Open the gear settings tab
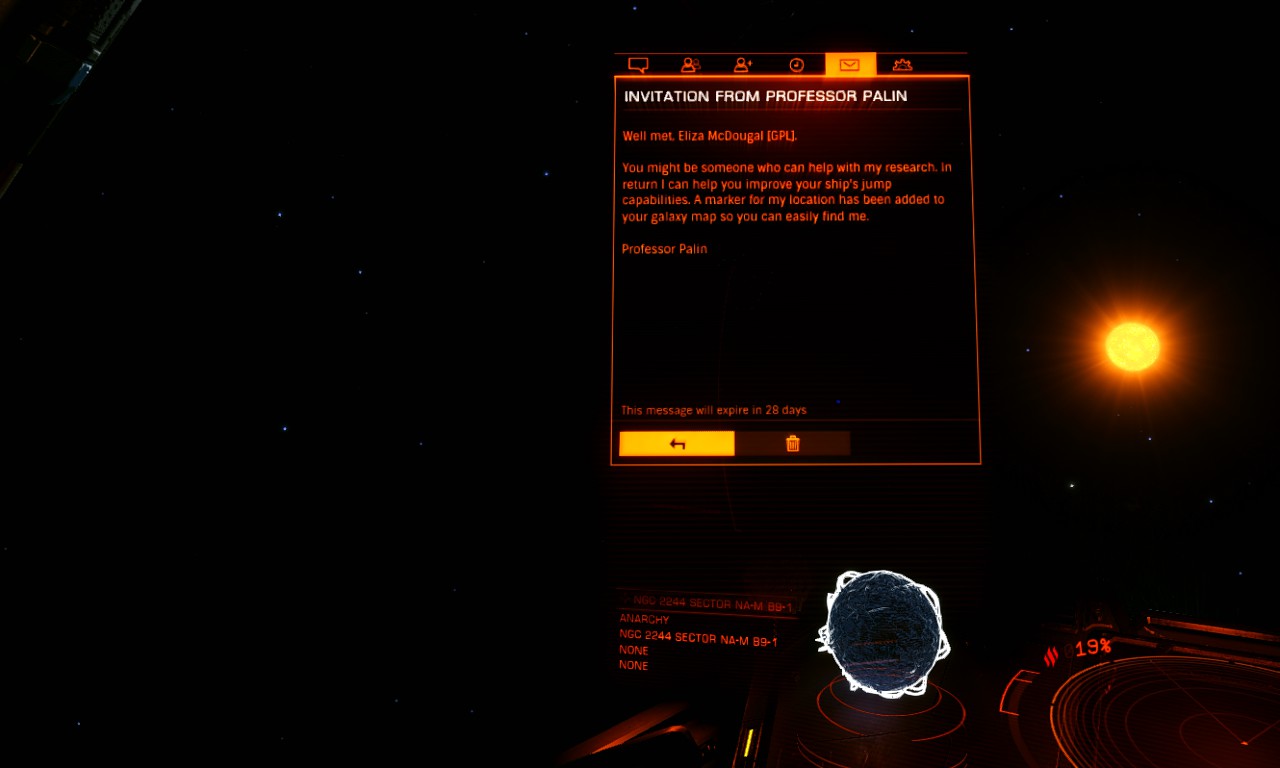 click(x=902, y=65)
